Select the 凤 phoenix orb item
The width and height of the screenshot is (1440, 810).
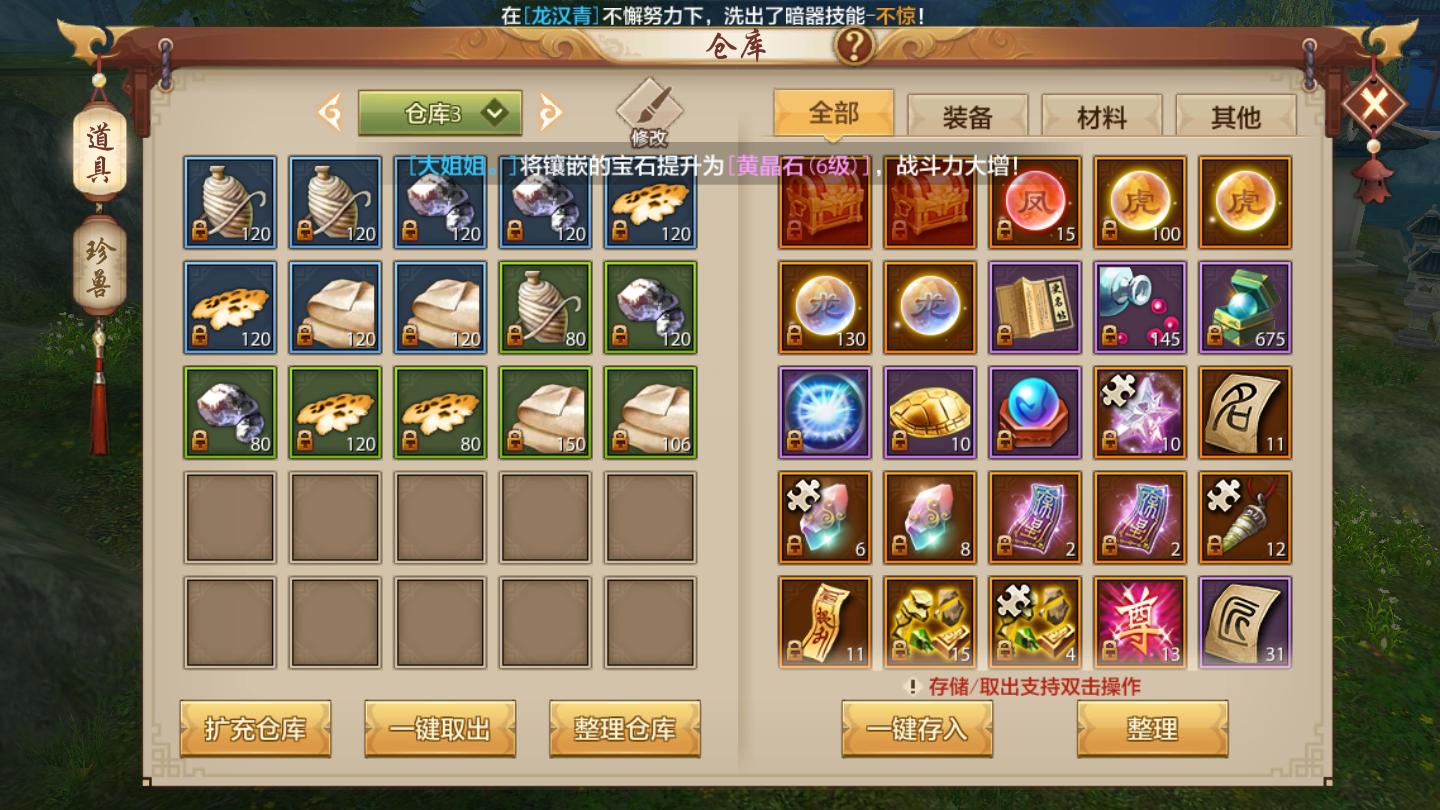pyautogui.click(x=1035, y=203)
